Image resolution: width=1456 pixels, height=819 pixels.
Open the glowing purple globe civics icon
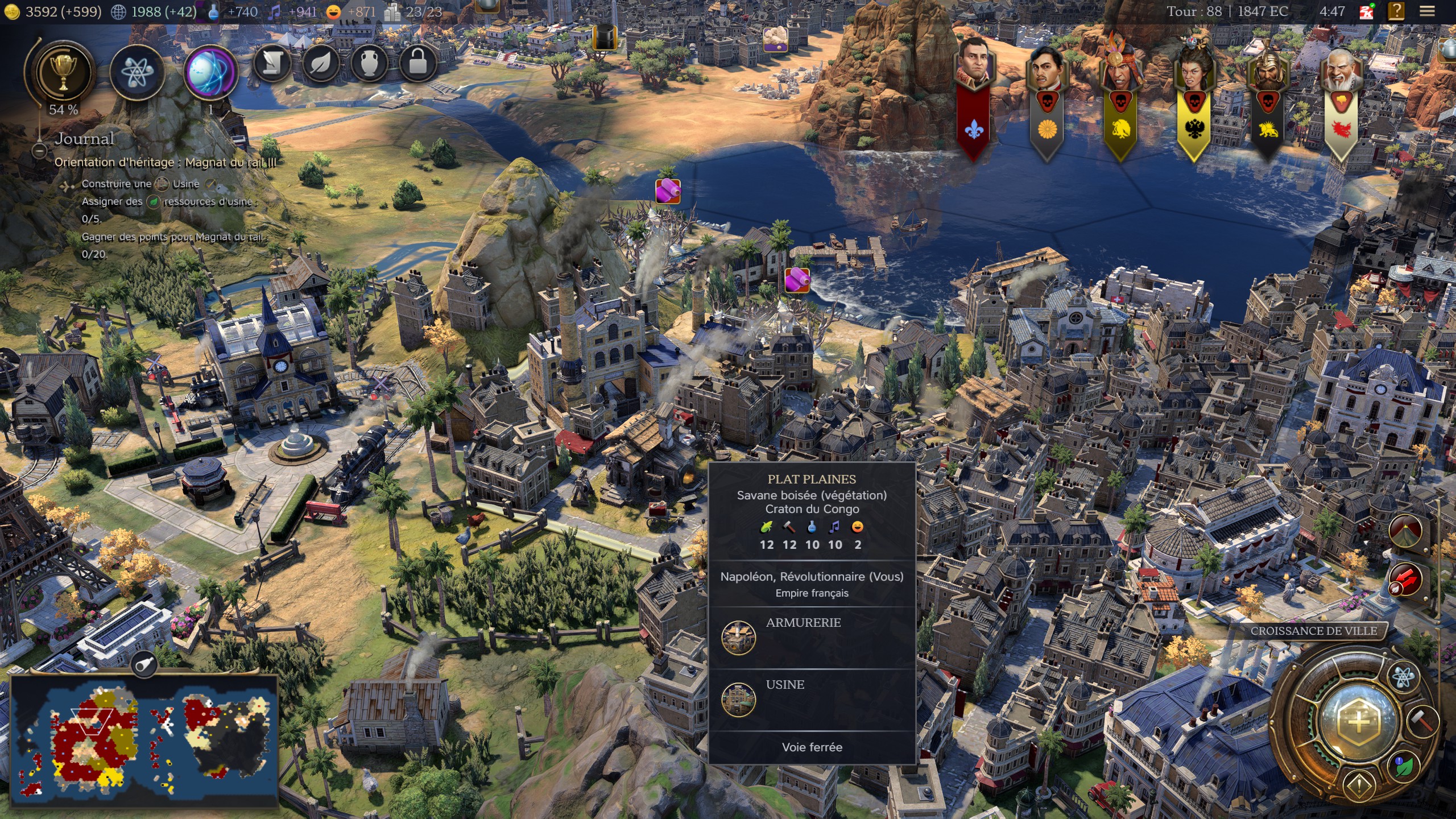(210, 72)
